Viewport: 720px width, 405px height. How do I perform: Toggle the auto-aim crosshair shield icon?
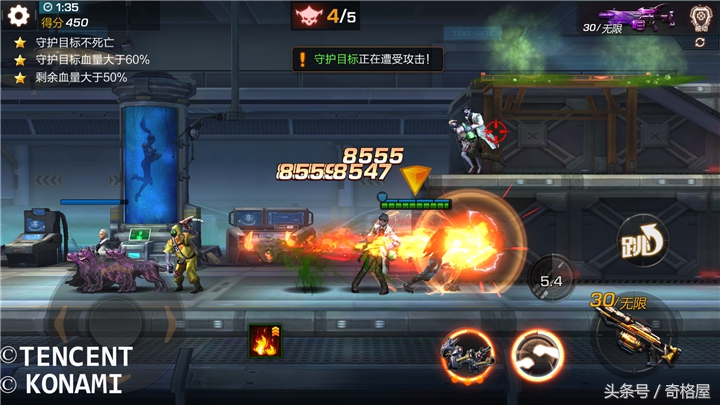(x=700, y=17)
